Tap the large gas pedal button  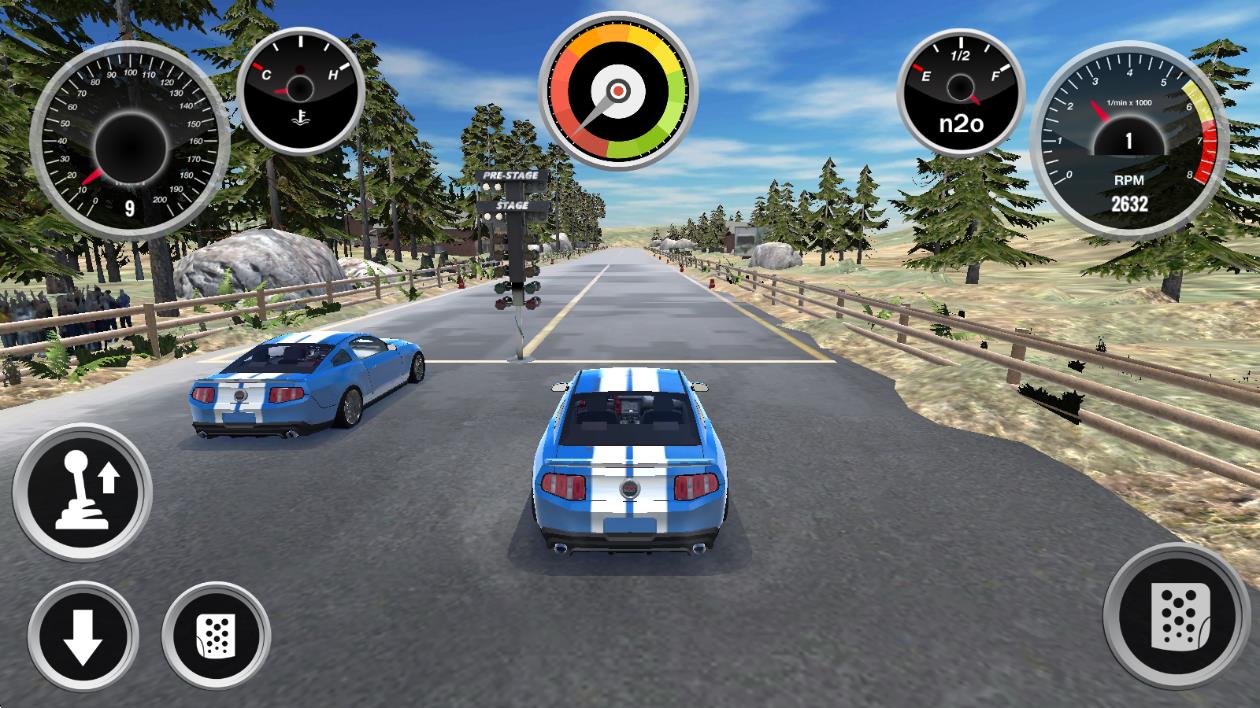pyautogui.click(x=1177, y=616)
